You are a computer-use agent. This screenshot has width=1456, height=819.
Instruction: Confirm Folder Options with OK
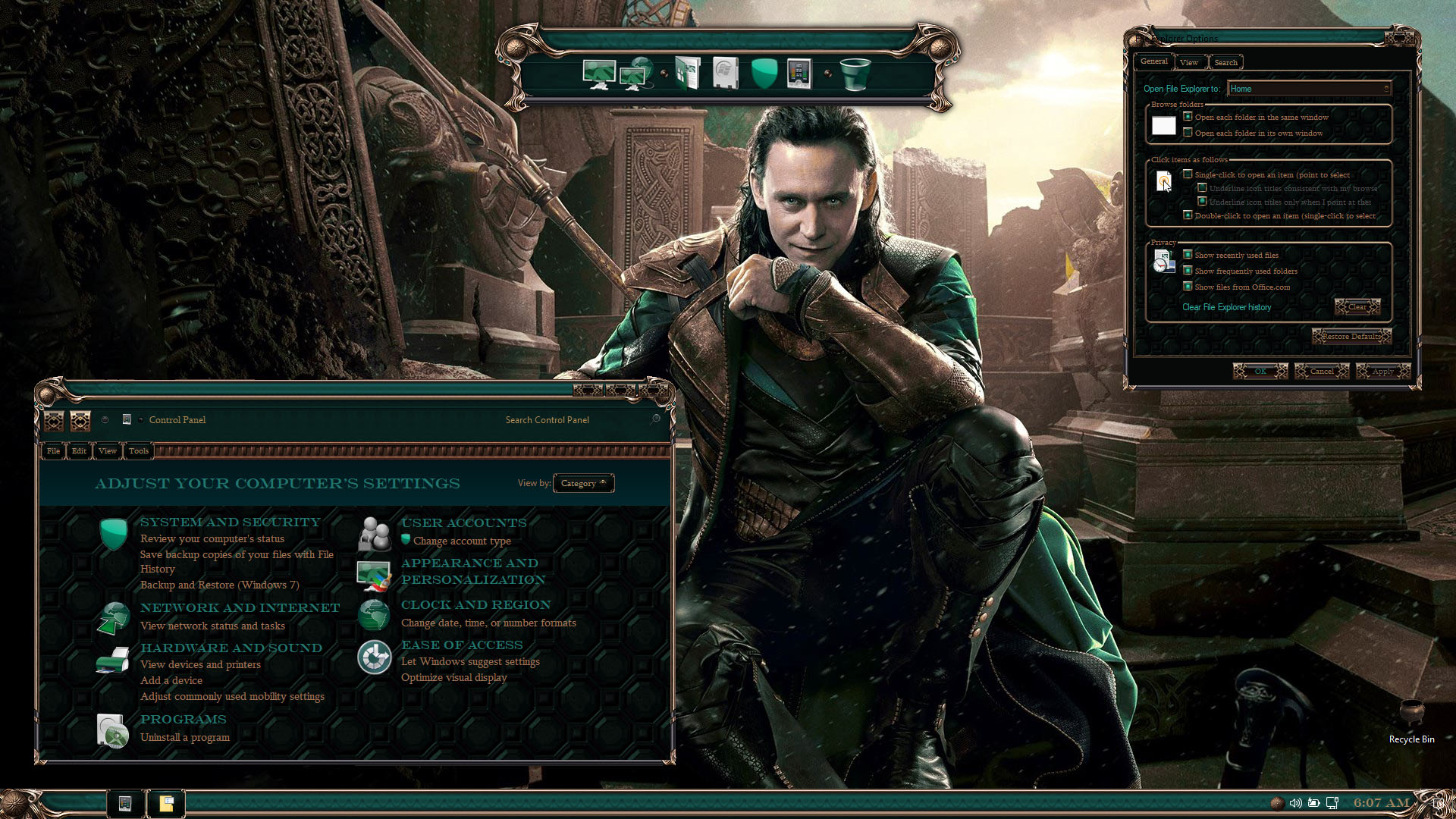(x=1260, y=371)
